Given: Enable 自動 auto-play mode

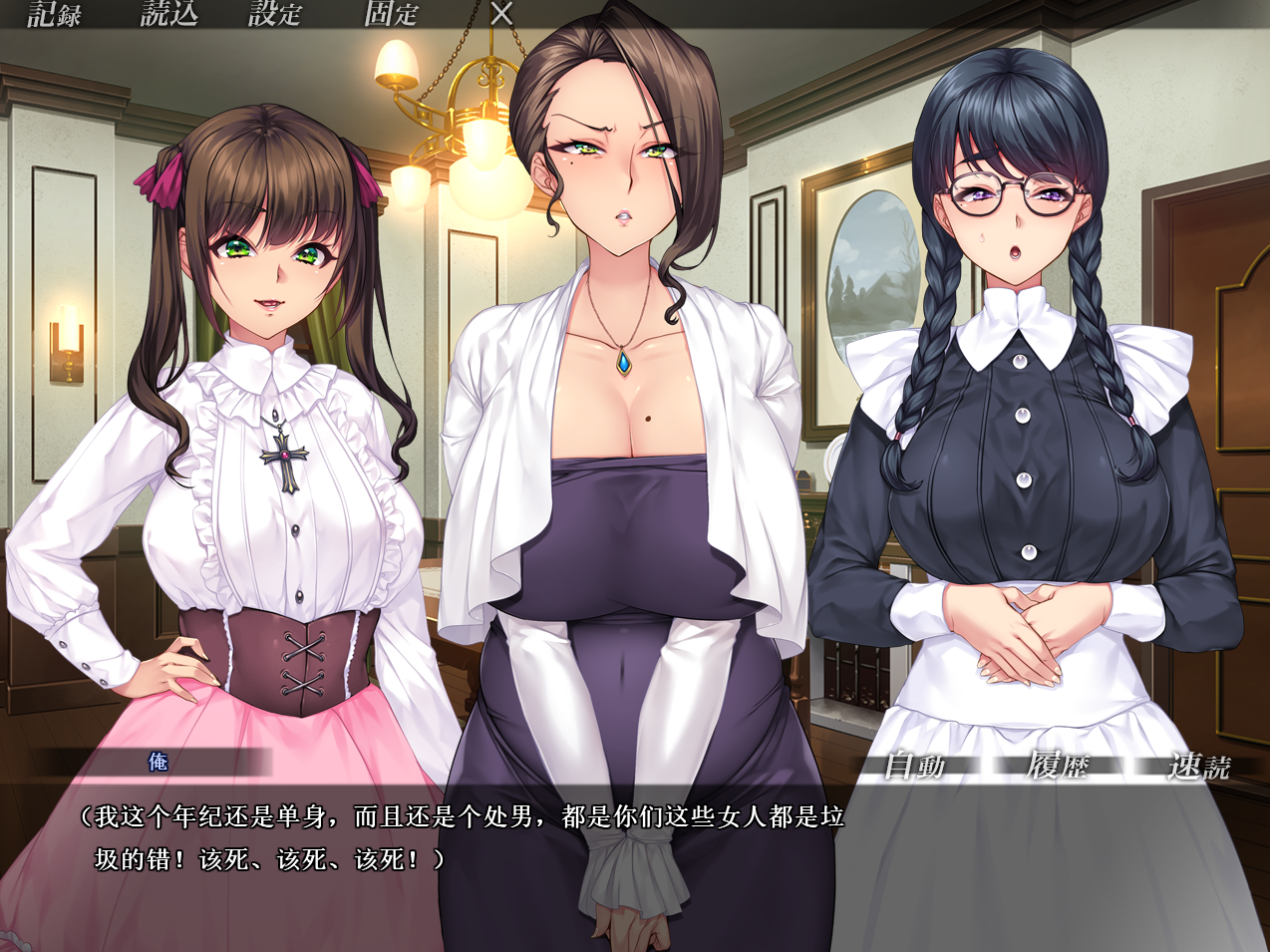Looking at the screenshot, I should (915, 766).
